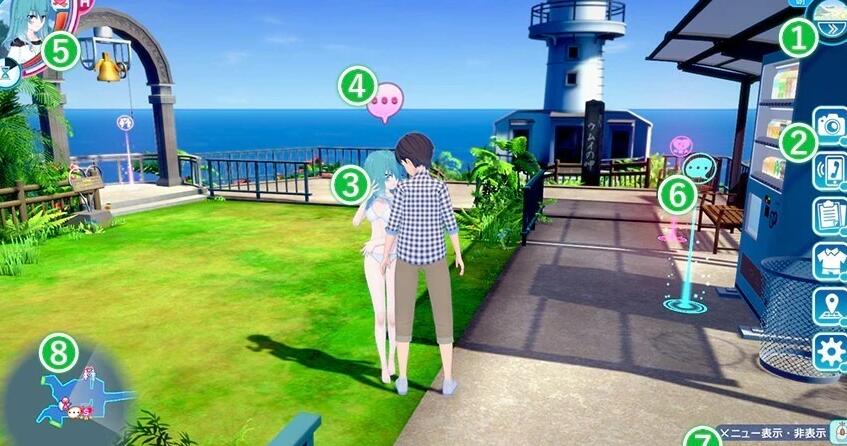847x446 pixels.
Task: Open the camera photo mode
Action: [830, 125]
